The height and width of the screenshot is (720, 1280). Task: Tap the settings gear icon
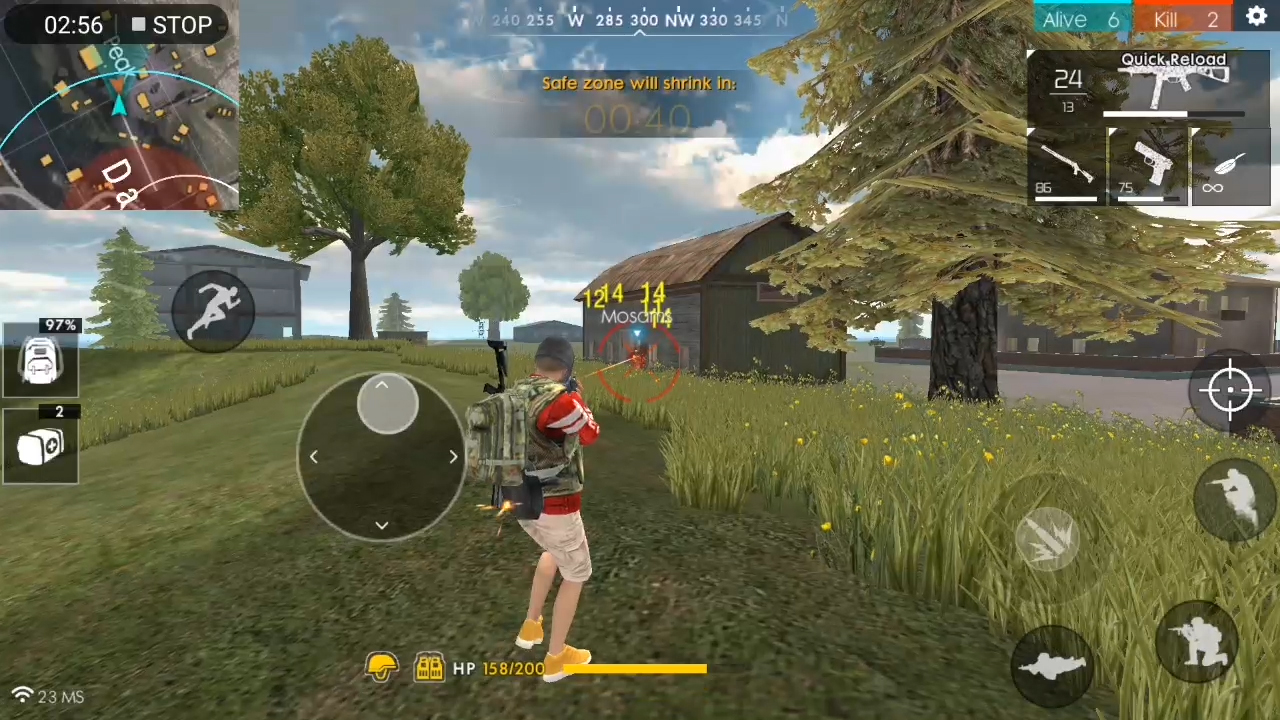[1257, 17]
